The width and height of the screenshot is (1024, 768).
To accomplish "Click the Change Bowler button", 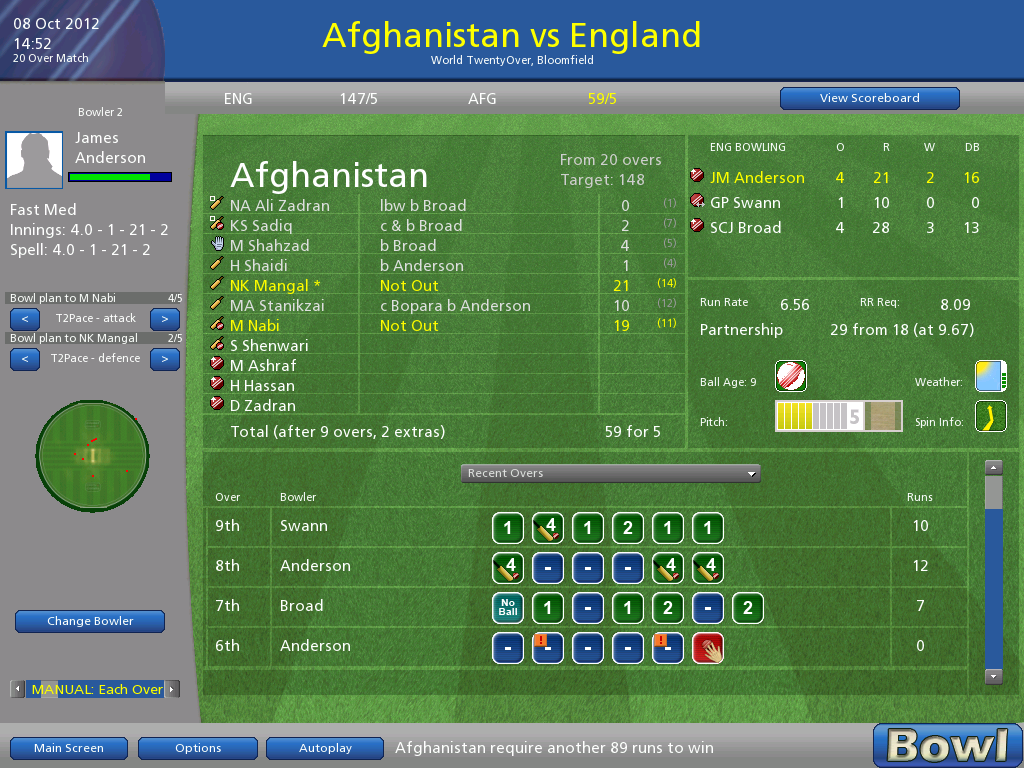I will click(90, 621).
